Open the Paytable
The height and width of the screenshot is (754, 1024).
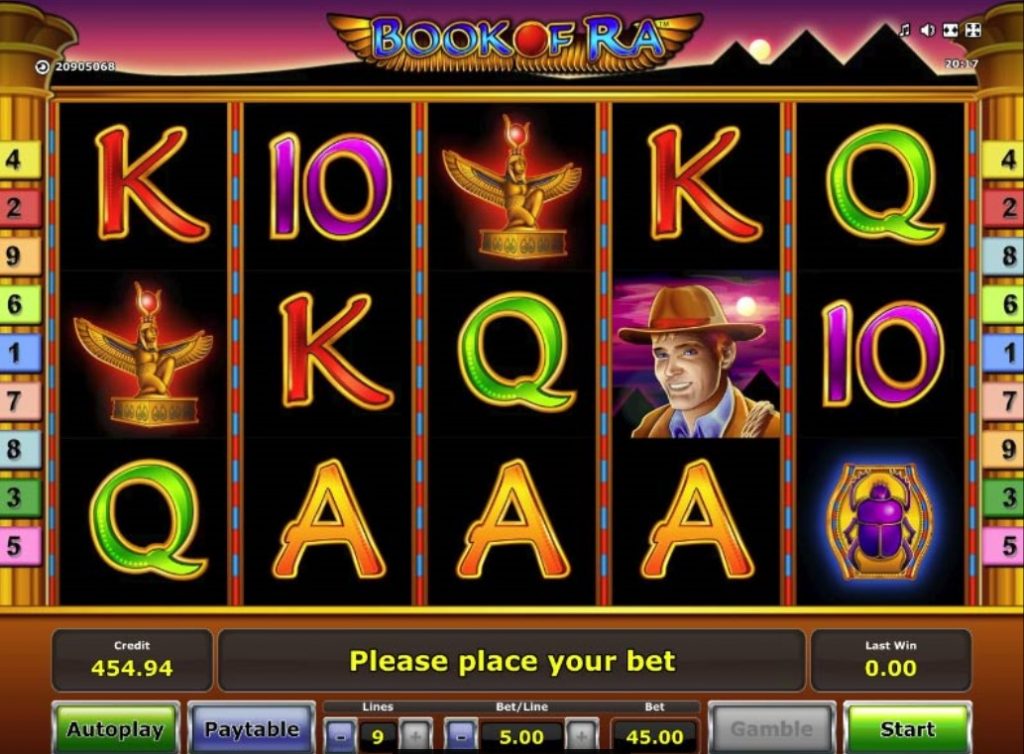[251, 729]
